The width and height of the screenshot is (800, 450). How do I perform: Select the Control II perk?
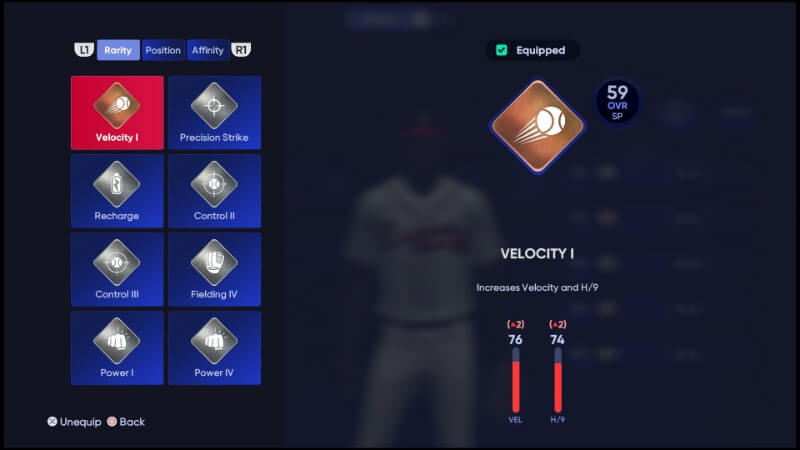coord(214,191)
